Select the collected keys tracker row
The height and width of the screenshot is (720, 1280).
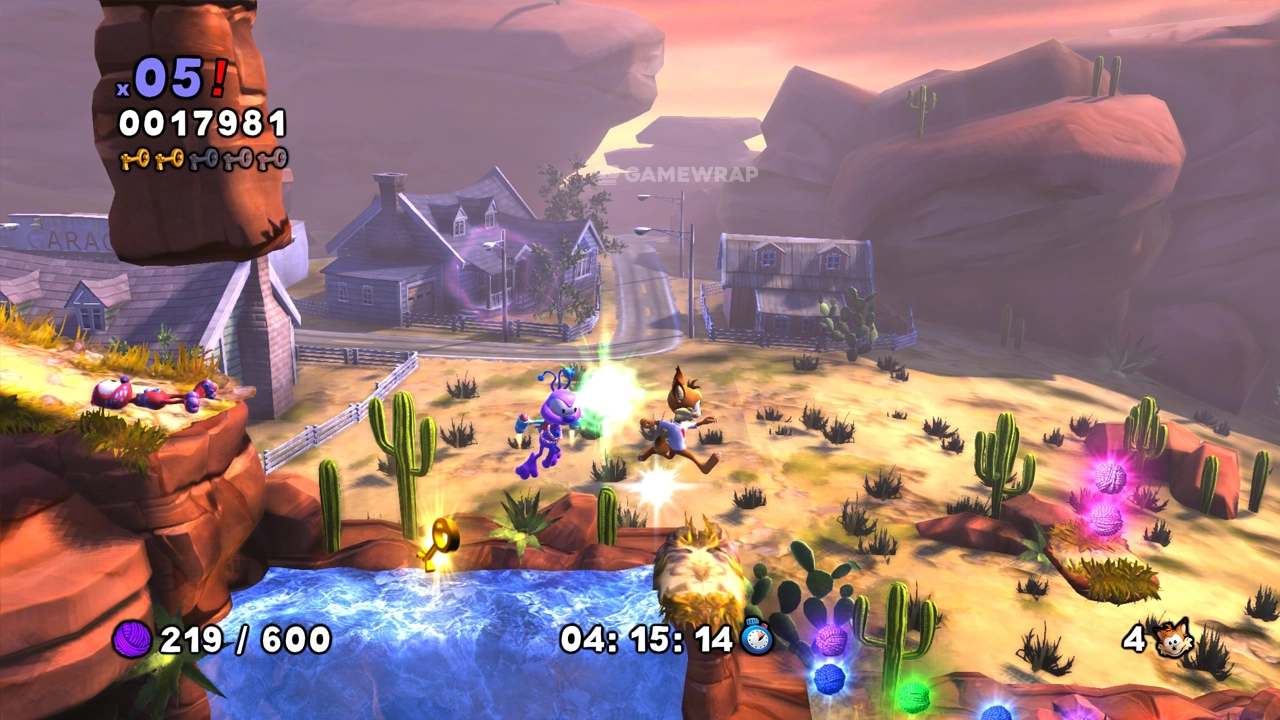[203, 159]
